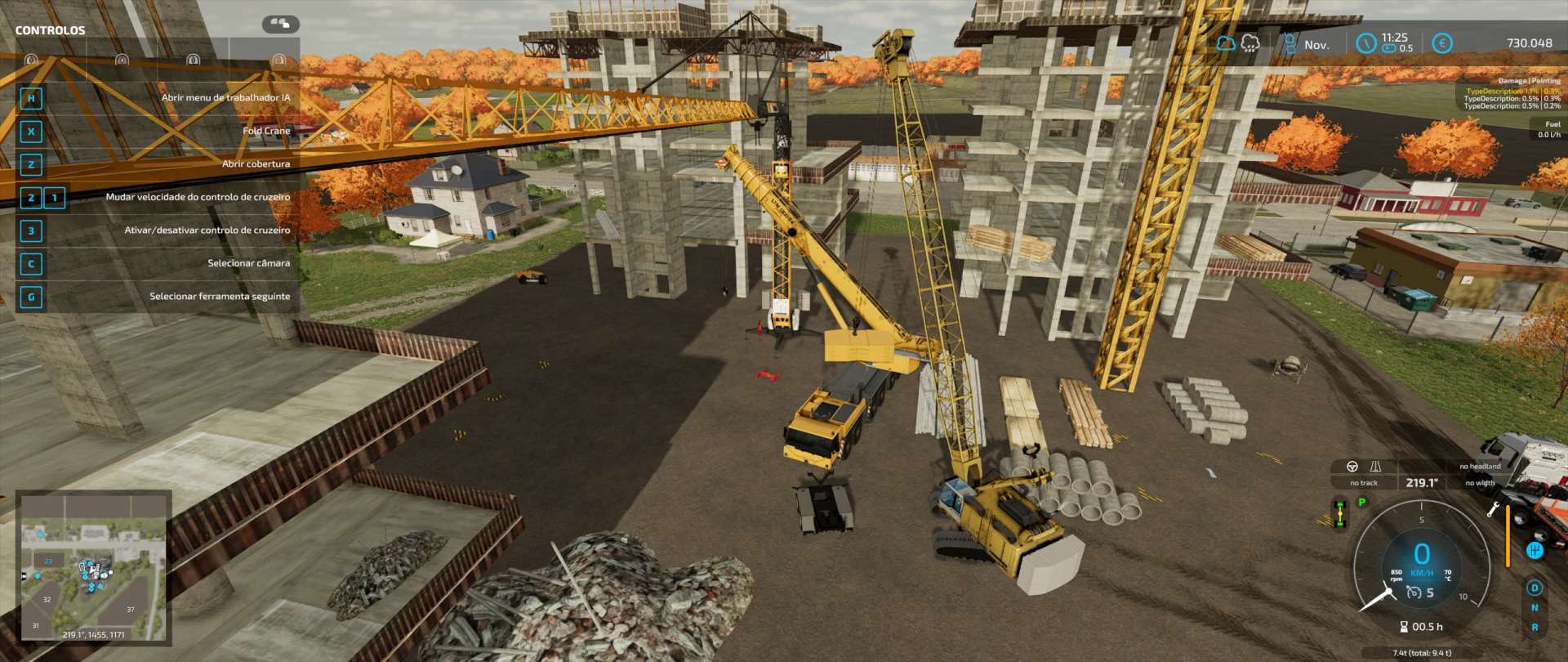Select the green drivetrain axle icon

(x=1340, y=514)
